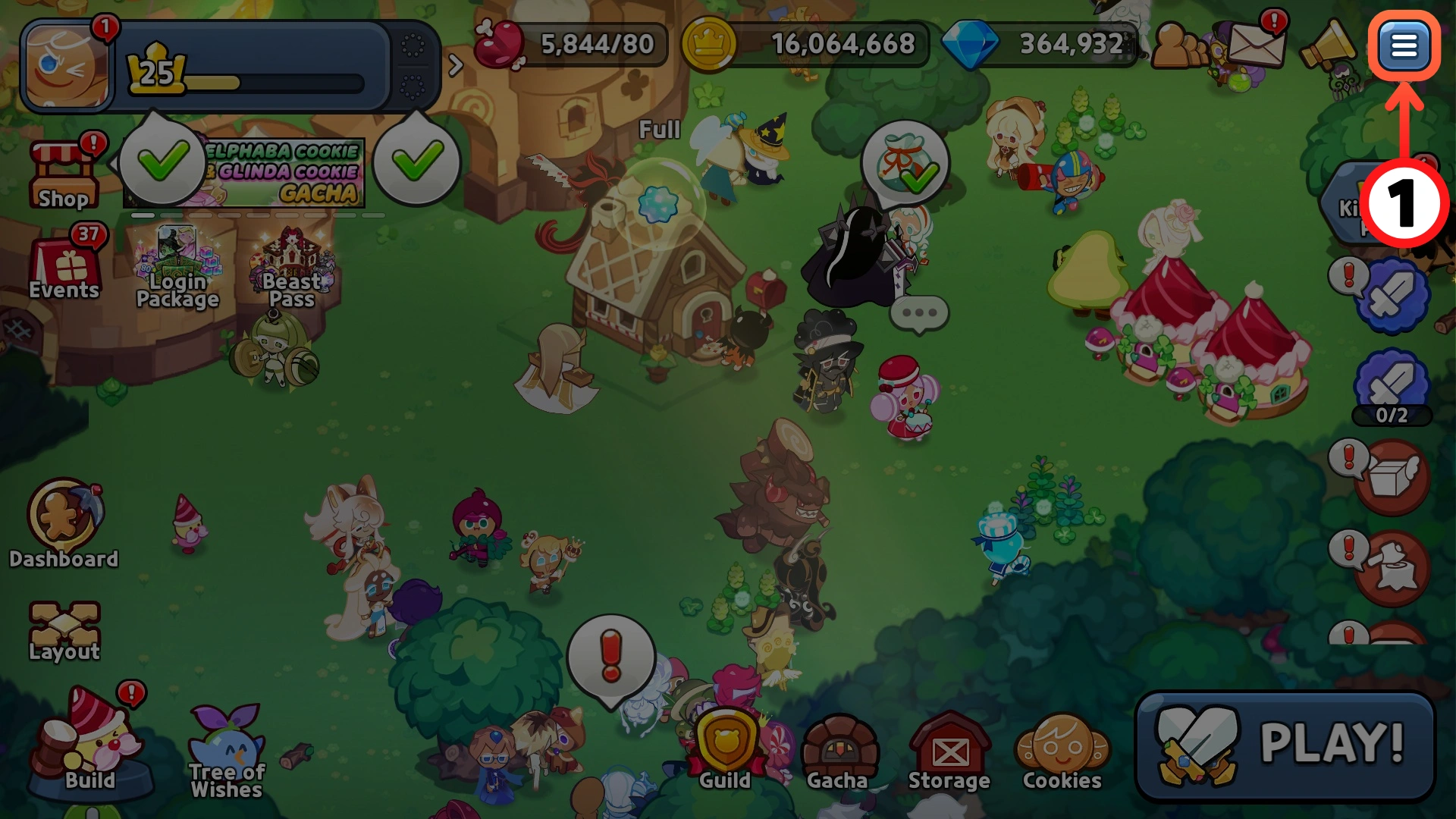
Task: Go to the Gacha screen
Action: click(837, 751)
